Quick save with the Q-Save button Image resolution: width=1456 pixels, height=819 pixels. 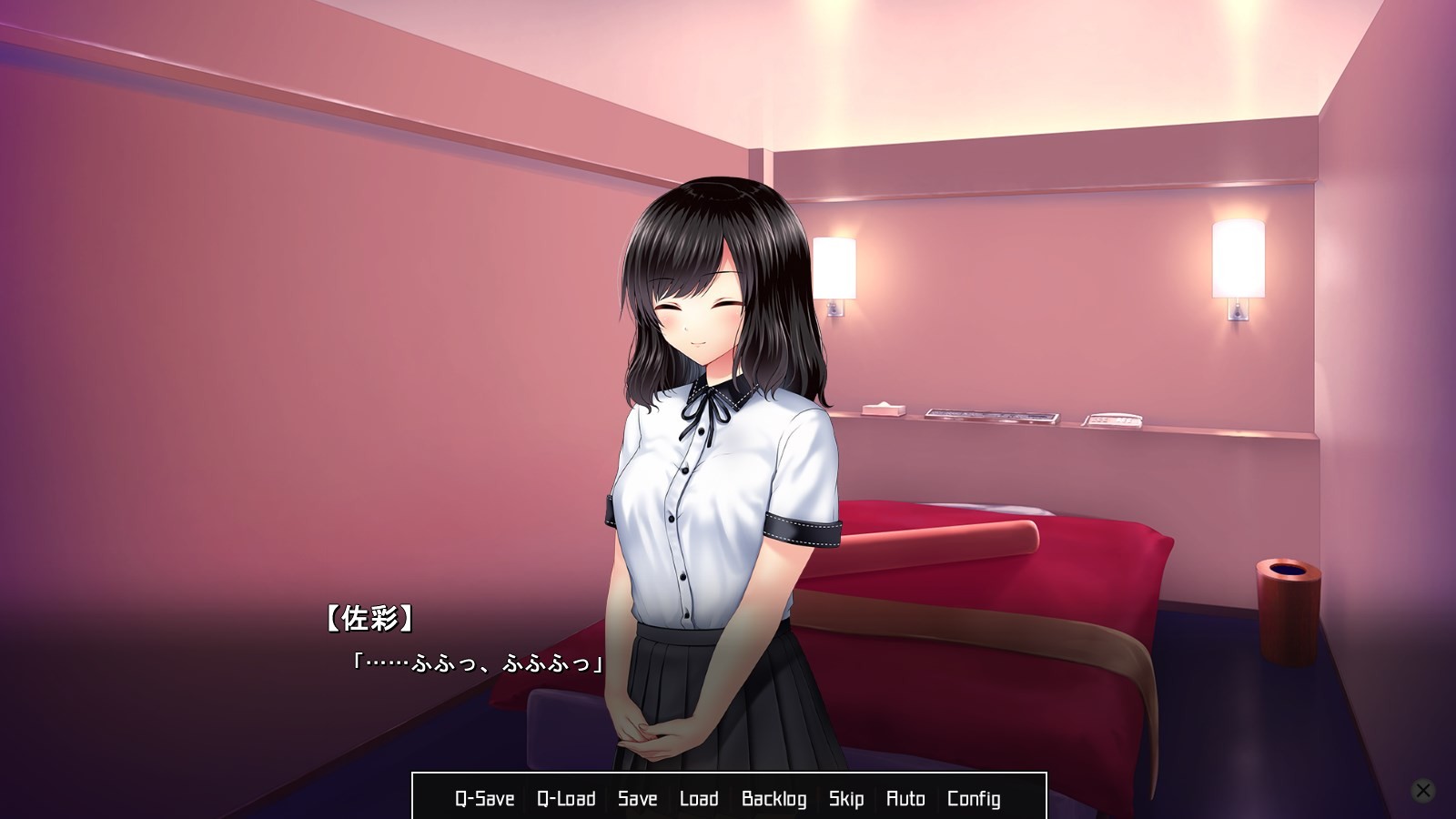[x=483, y=798]
